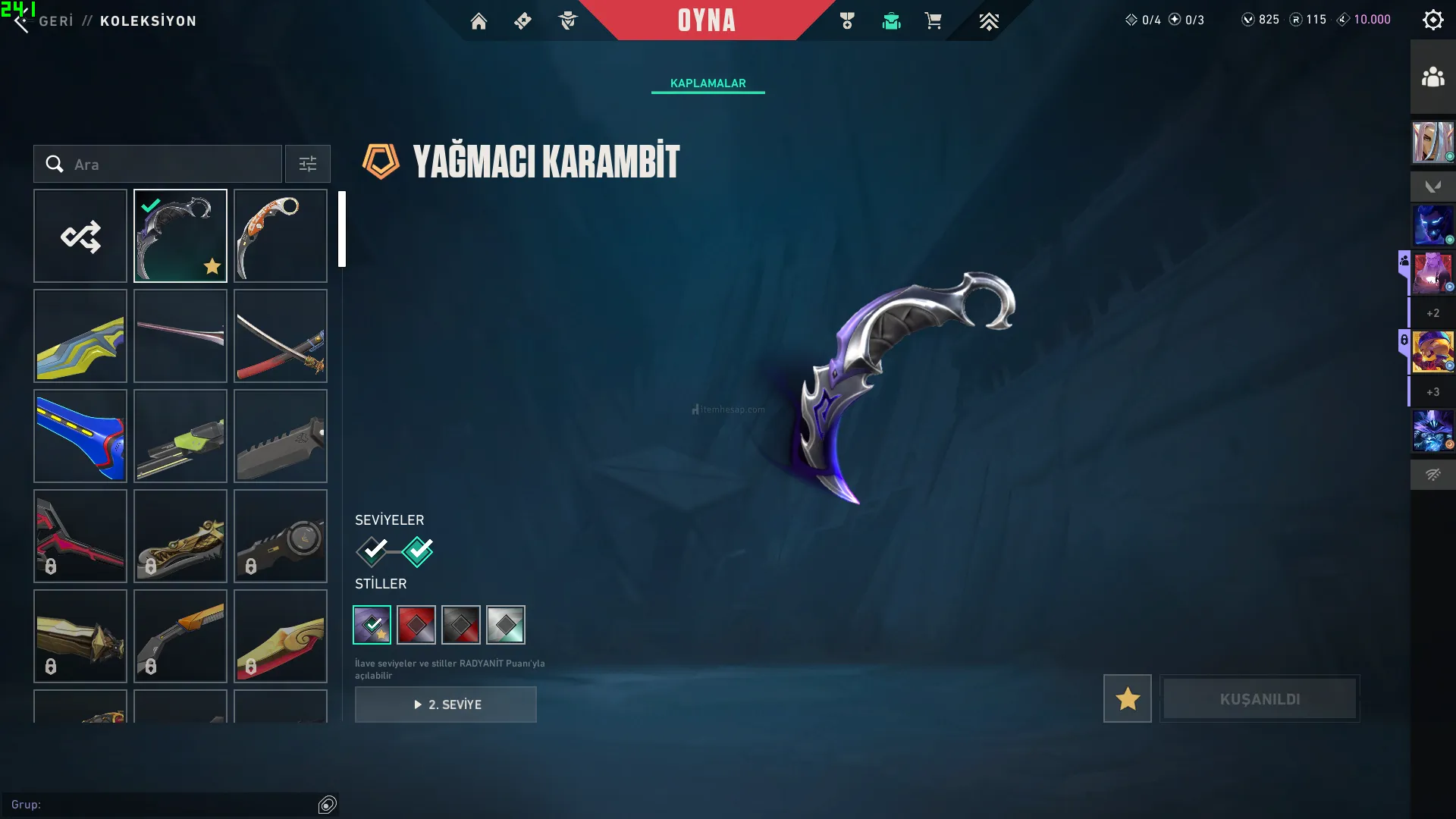Choose the red style variant swatch
This screenshot has height=819, width=1456.
pos(416,625)
